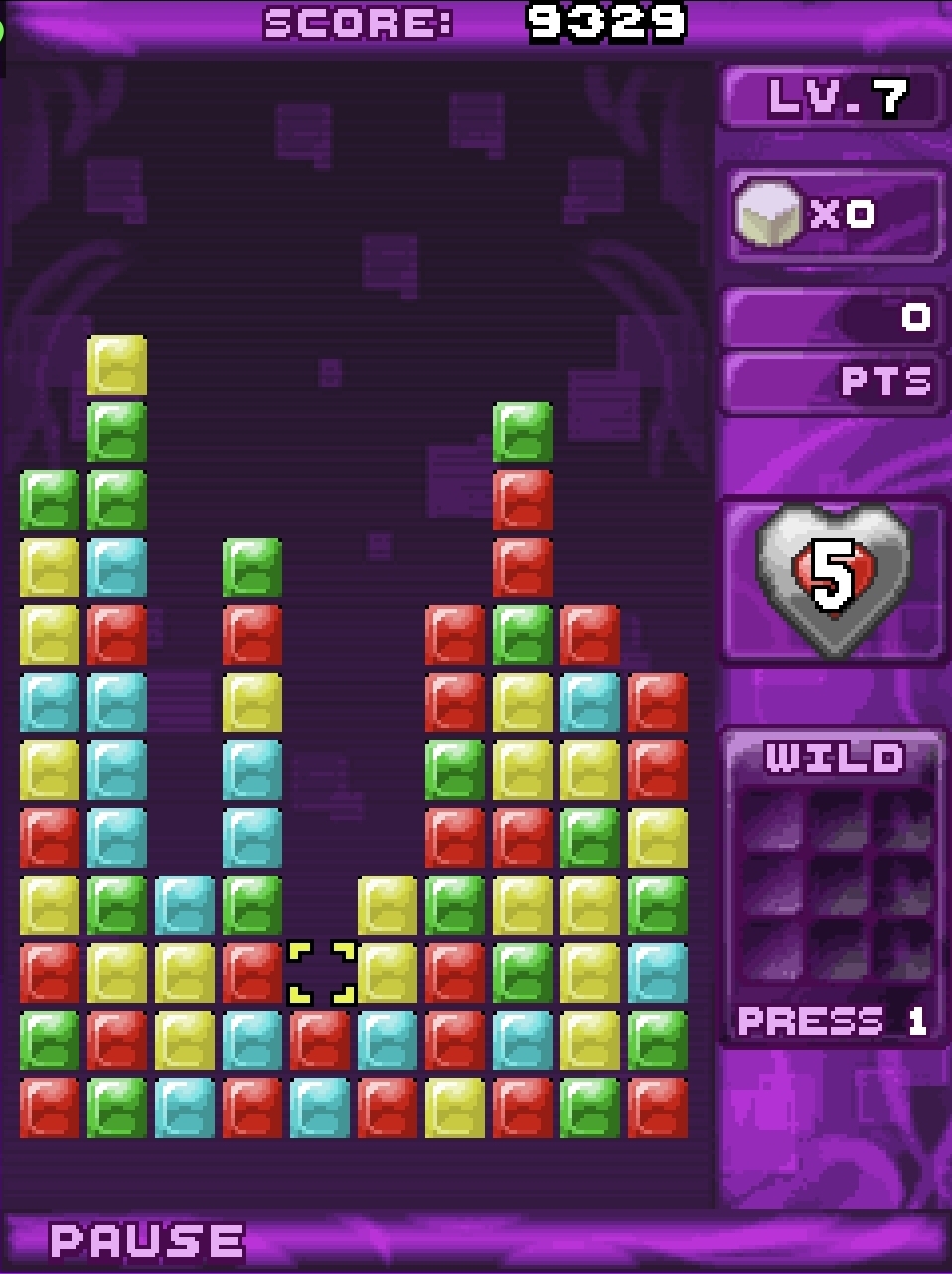Viewport: 952px width, 1274px height.
Task: Select the red block in the bottom-right corner
Action: tap(658, 1107)
